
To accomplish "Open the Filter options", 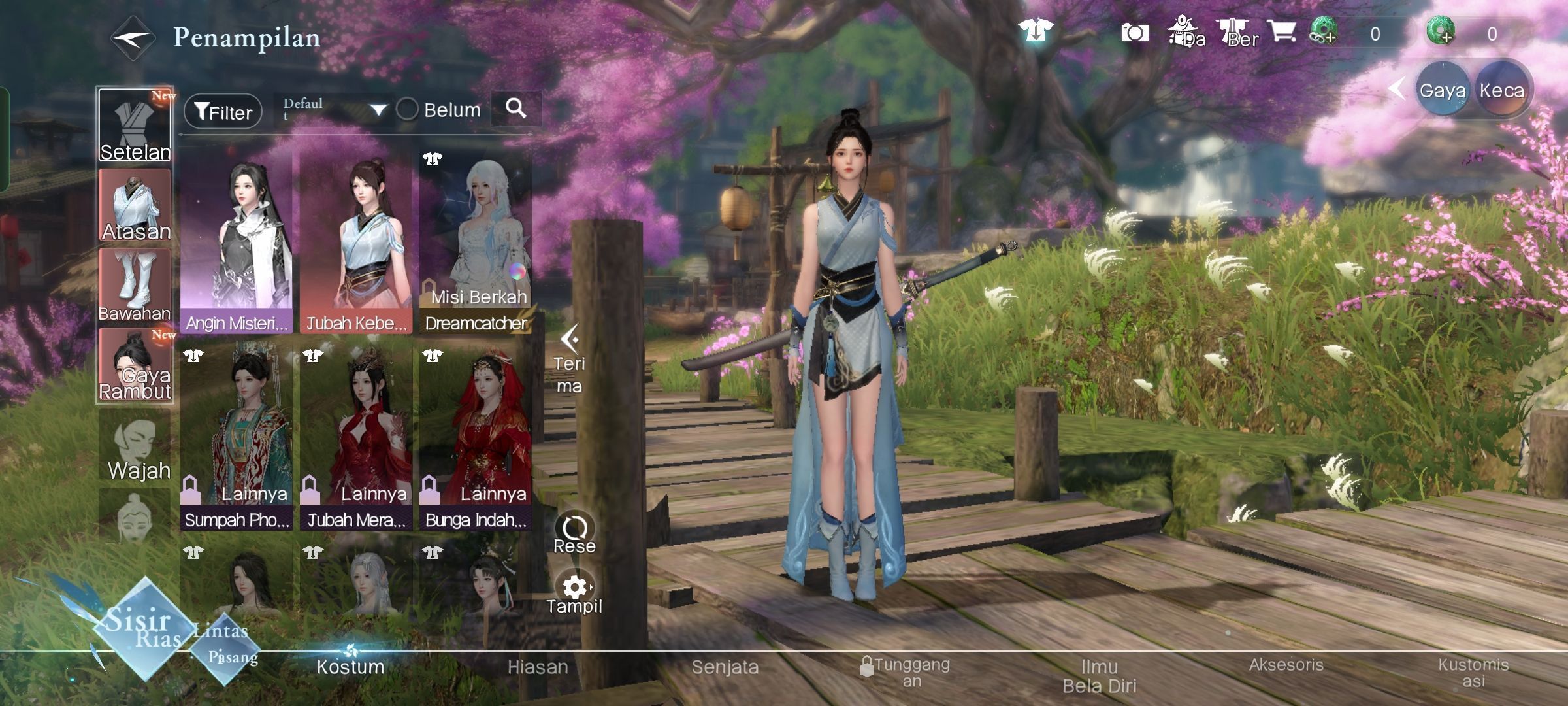I will pyautogui.click(x=223, y=111).
